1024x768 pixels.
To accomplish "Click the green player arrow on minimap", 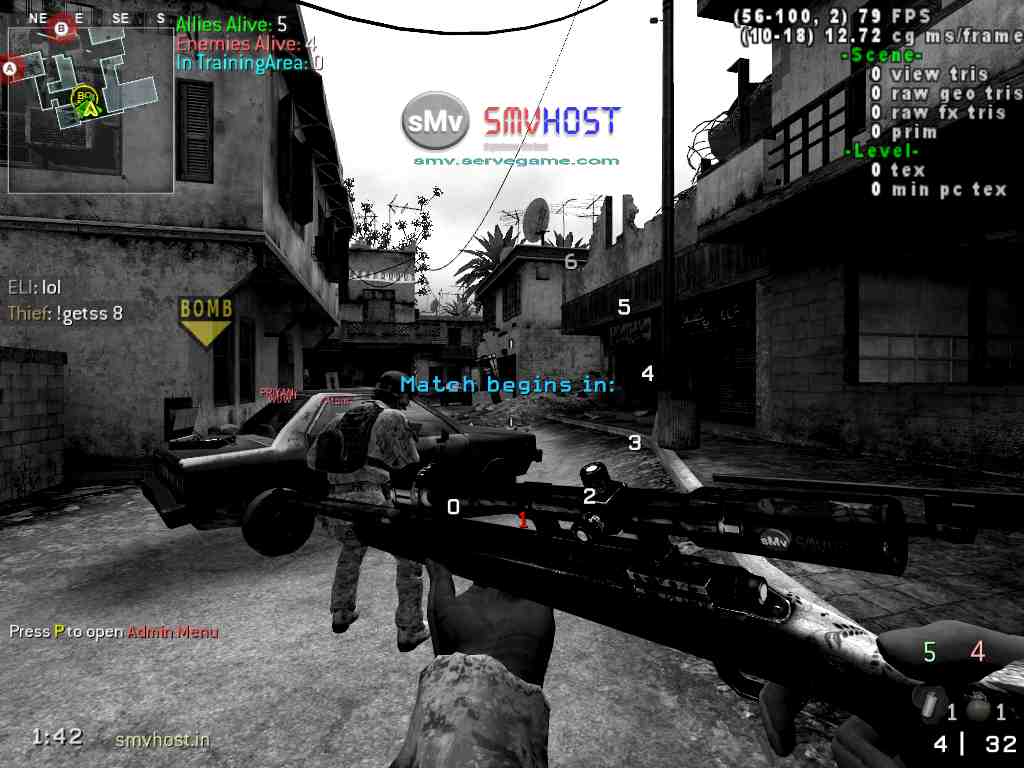I will 89,106.
